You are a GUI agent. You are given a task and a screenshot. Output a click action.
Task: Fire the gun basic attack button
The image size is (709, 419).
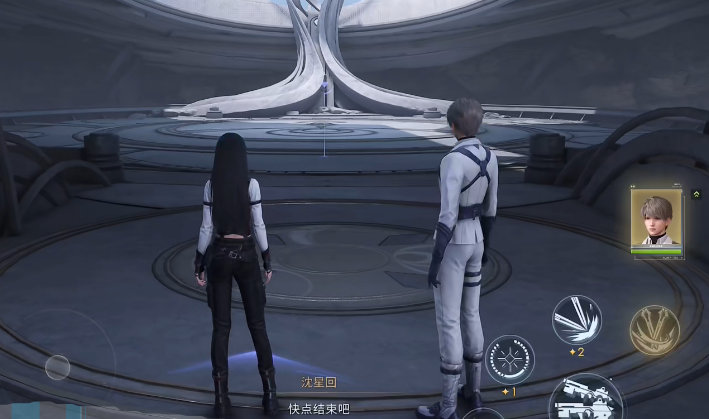(586, 398)
